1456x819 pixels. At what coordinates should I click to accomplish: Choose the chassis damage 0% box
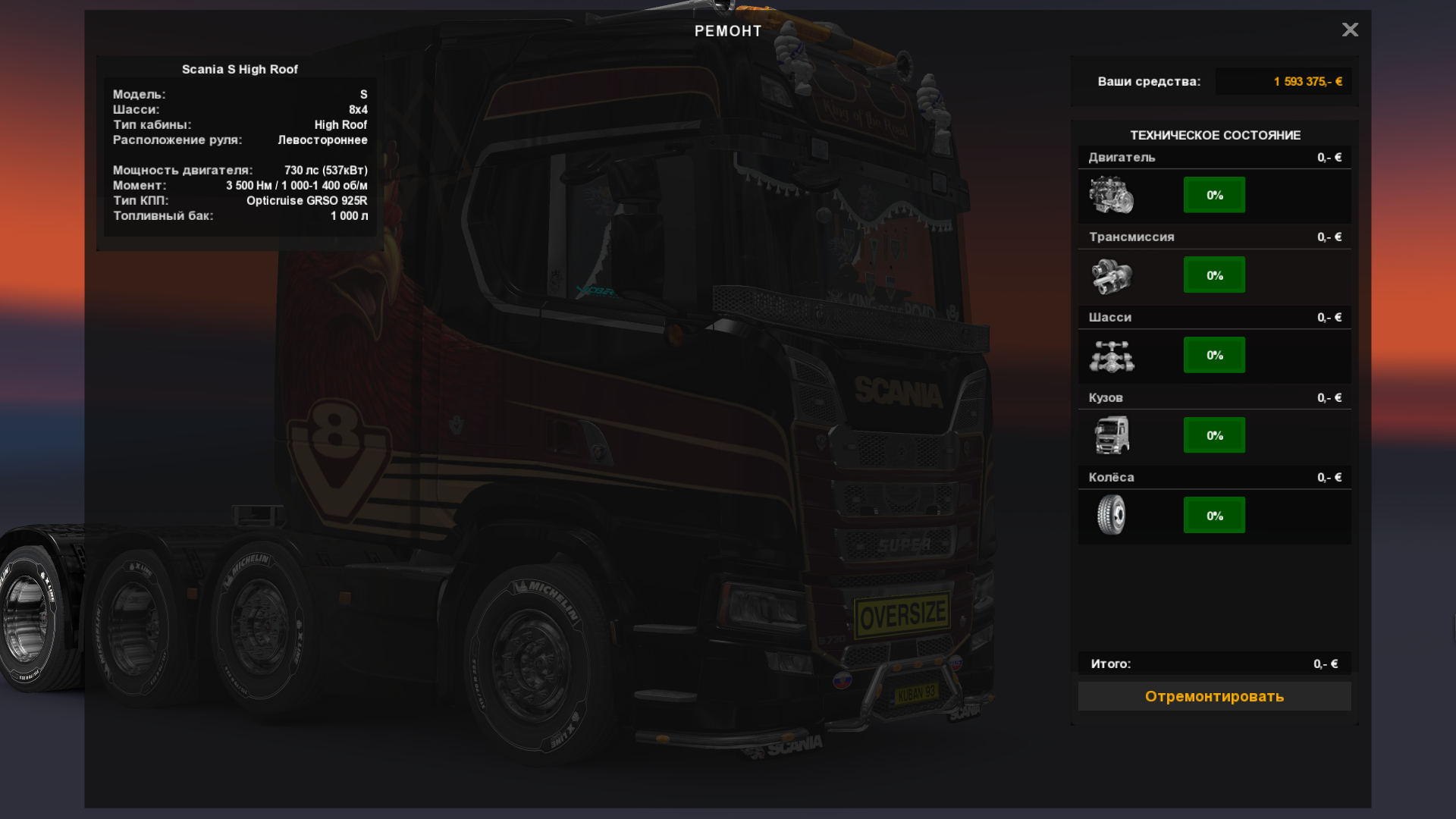(x=1214, y=355)
